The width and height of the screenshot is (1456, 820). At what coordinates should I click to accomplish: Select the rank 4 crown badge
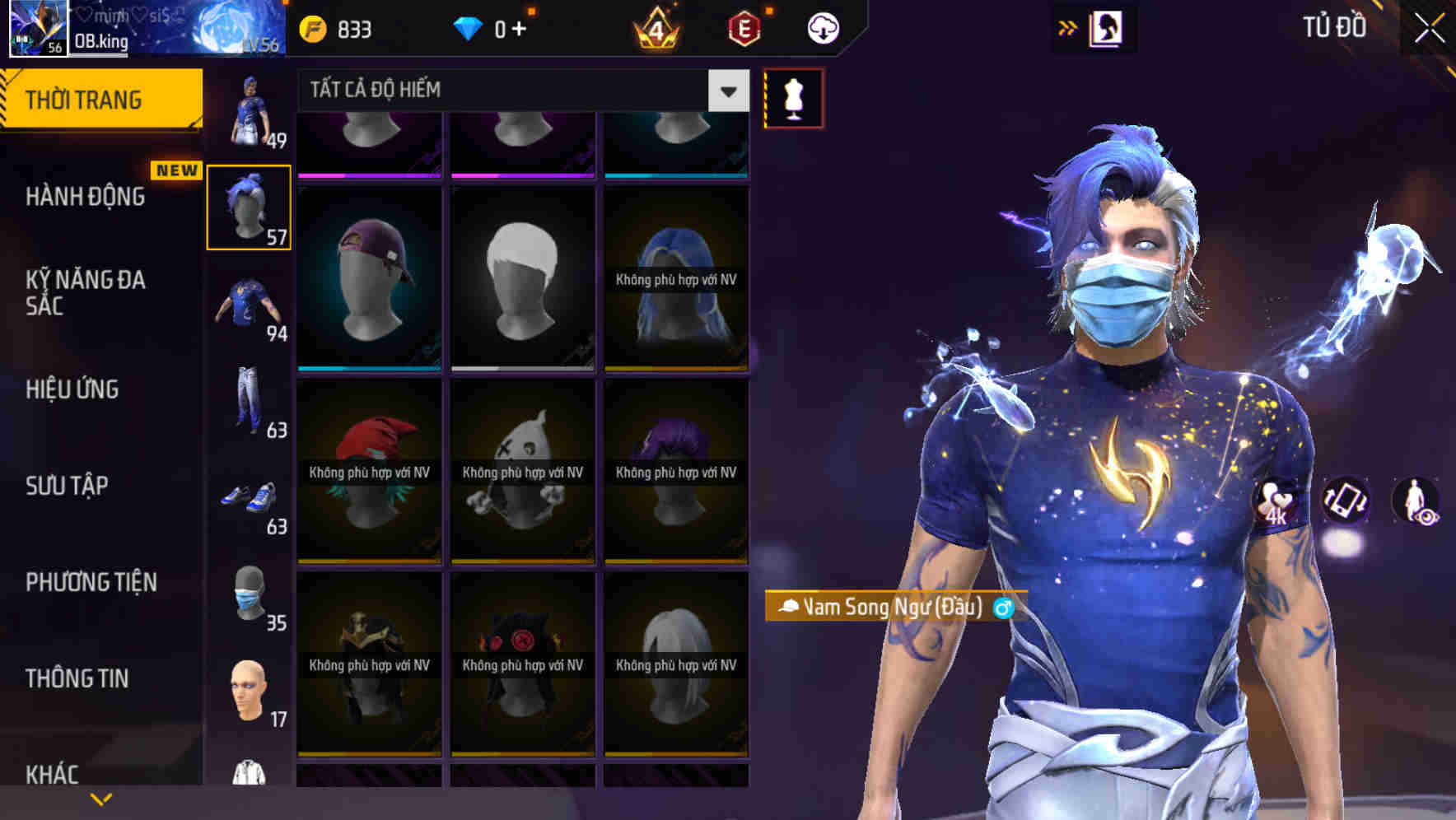pos(654,28)
